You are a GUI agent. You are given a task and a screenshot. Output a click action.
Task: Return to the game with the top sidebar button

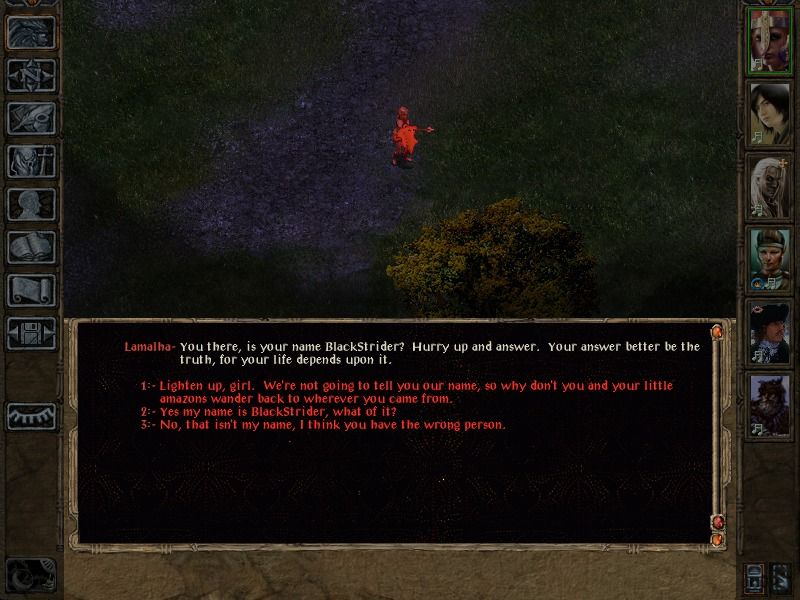[x=30, y=32]
